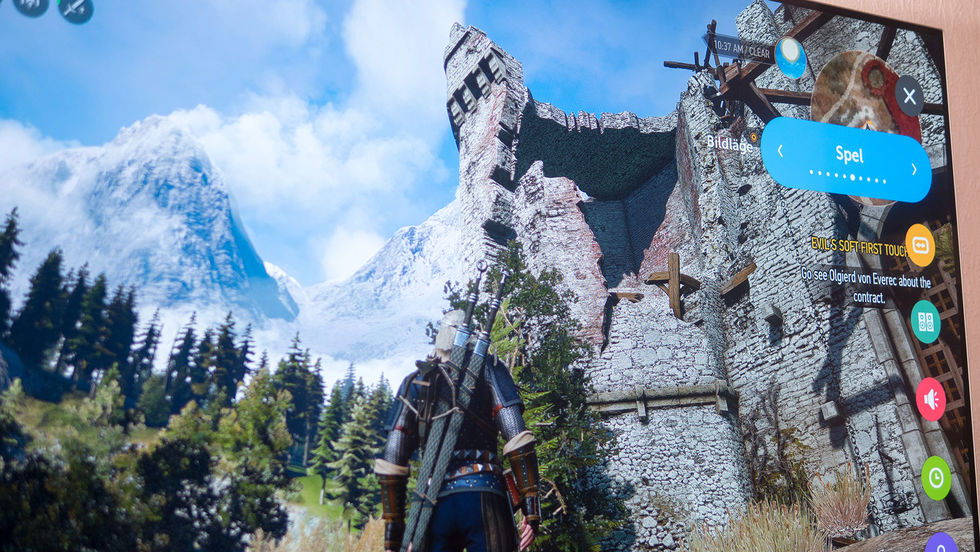Viewport: 980px width, 552px height.
Task: Click the sword buff icon
Action: coord(76,9)
